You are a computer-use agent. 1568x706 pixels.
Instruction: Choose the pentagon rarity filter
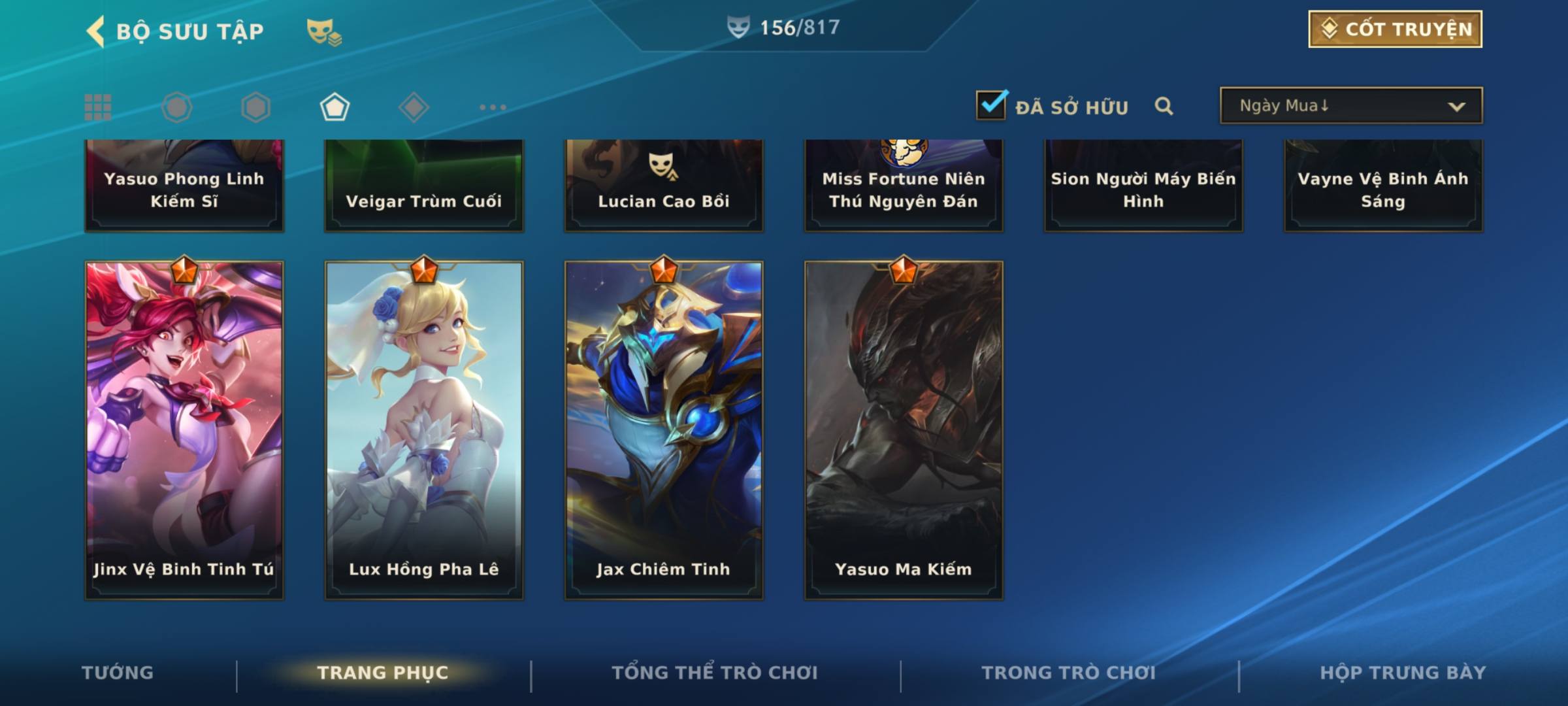tap(335, 107)
